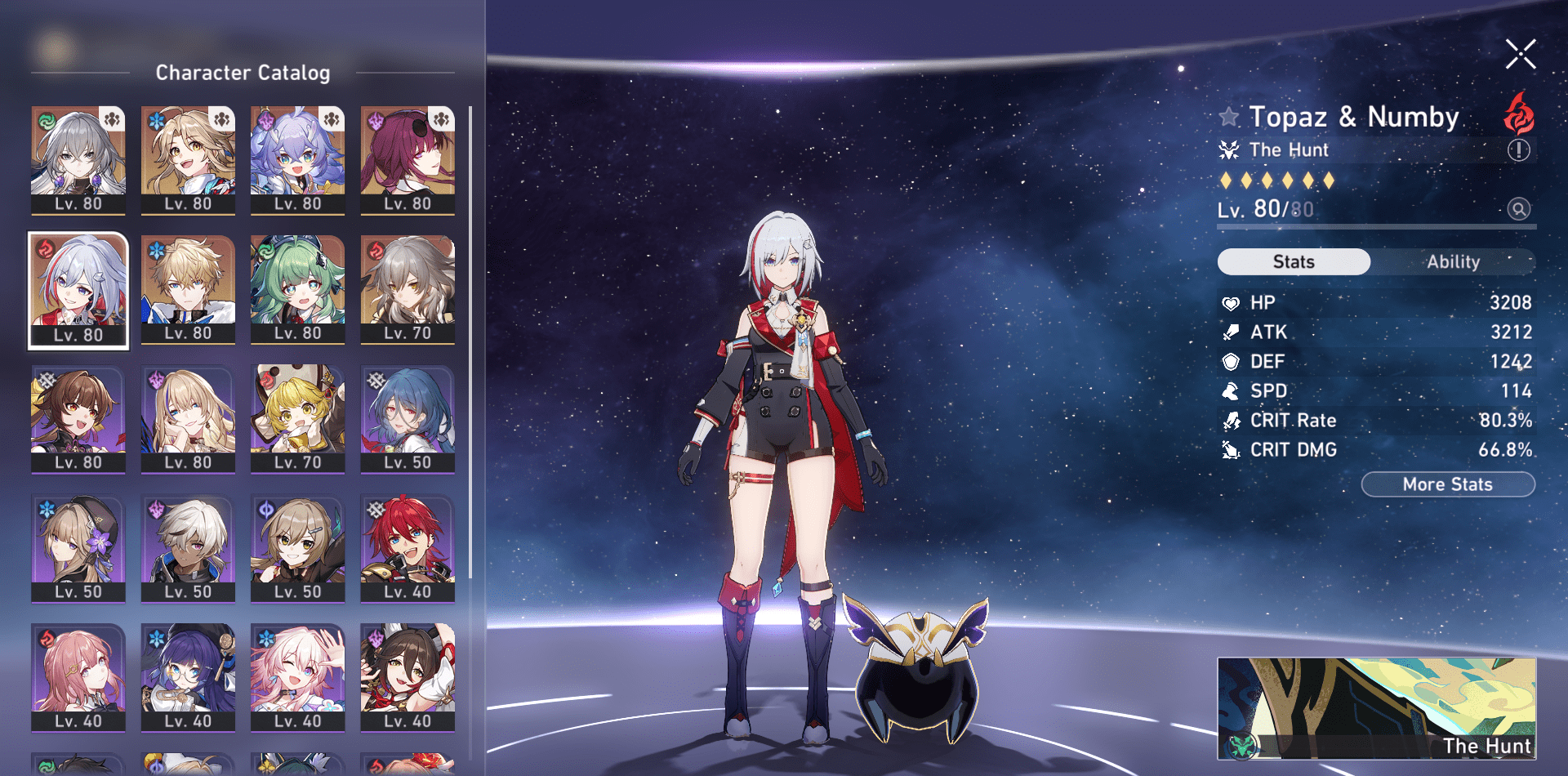
Task: Select the Stats tab
Action: pyautogui.click(x=1294, y=261)
